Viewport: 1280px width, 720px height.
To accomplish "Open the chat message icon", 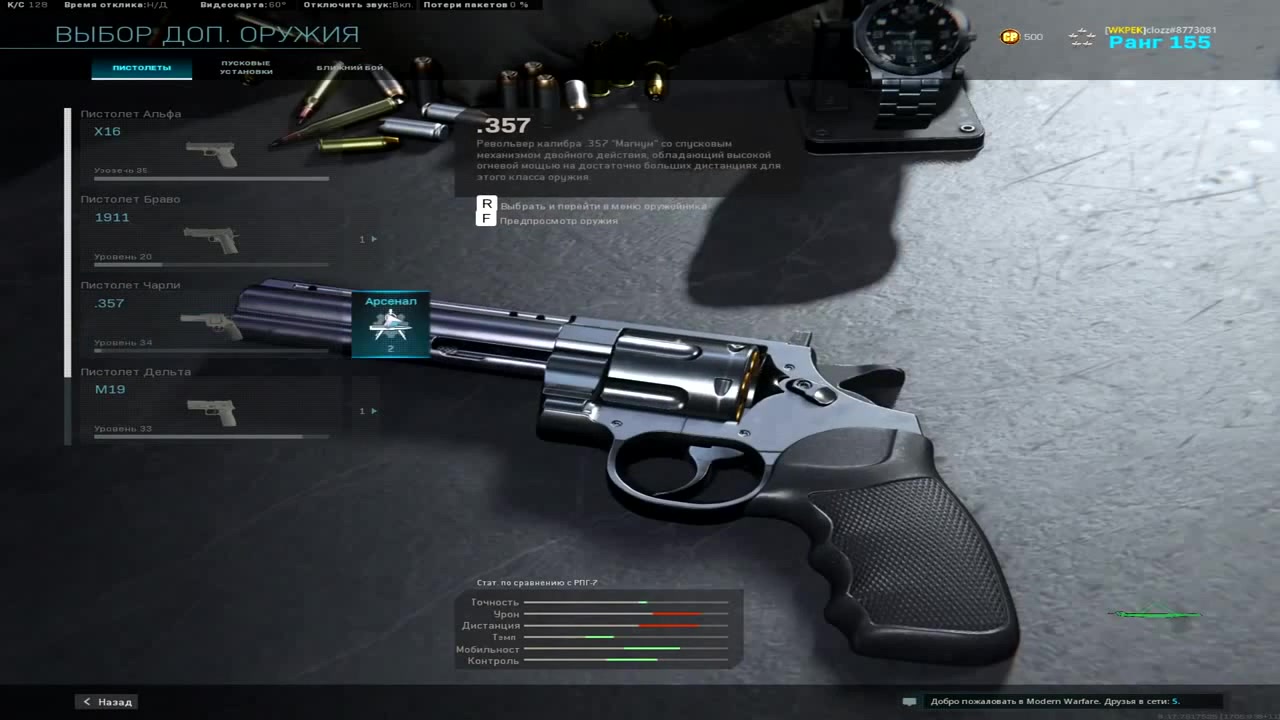I will (x=909, y=702).
